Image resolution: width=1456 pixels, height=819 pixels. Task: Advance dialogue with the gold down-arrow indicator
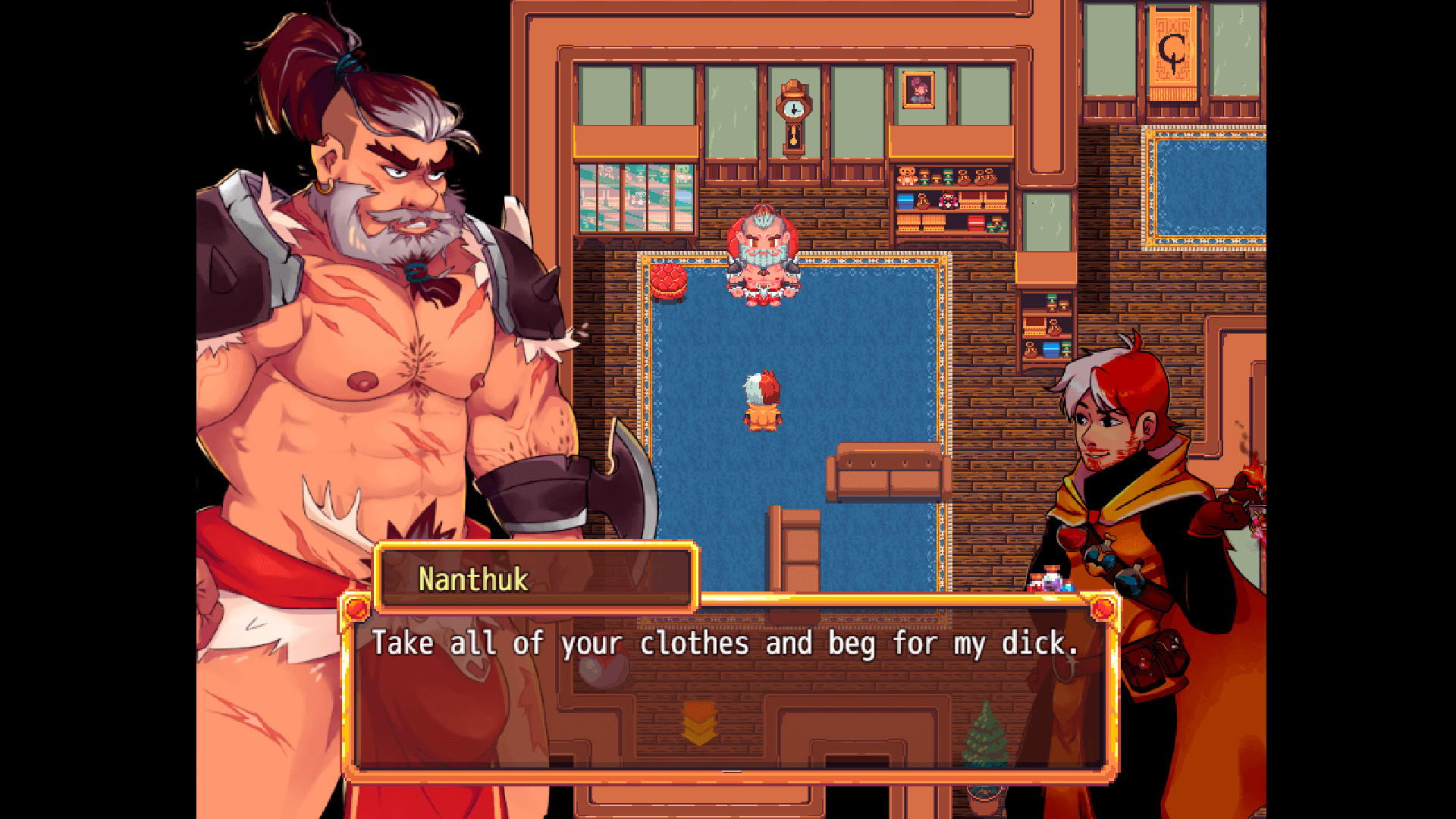click(x=698, y=723)
